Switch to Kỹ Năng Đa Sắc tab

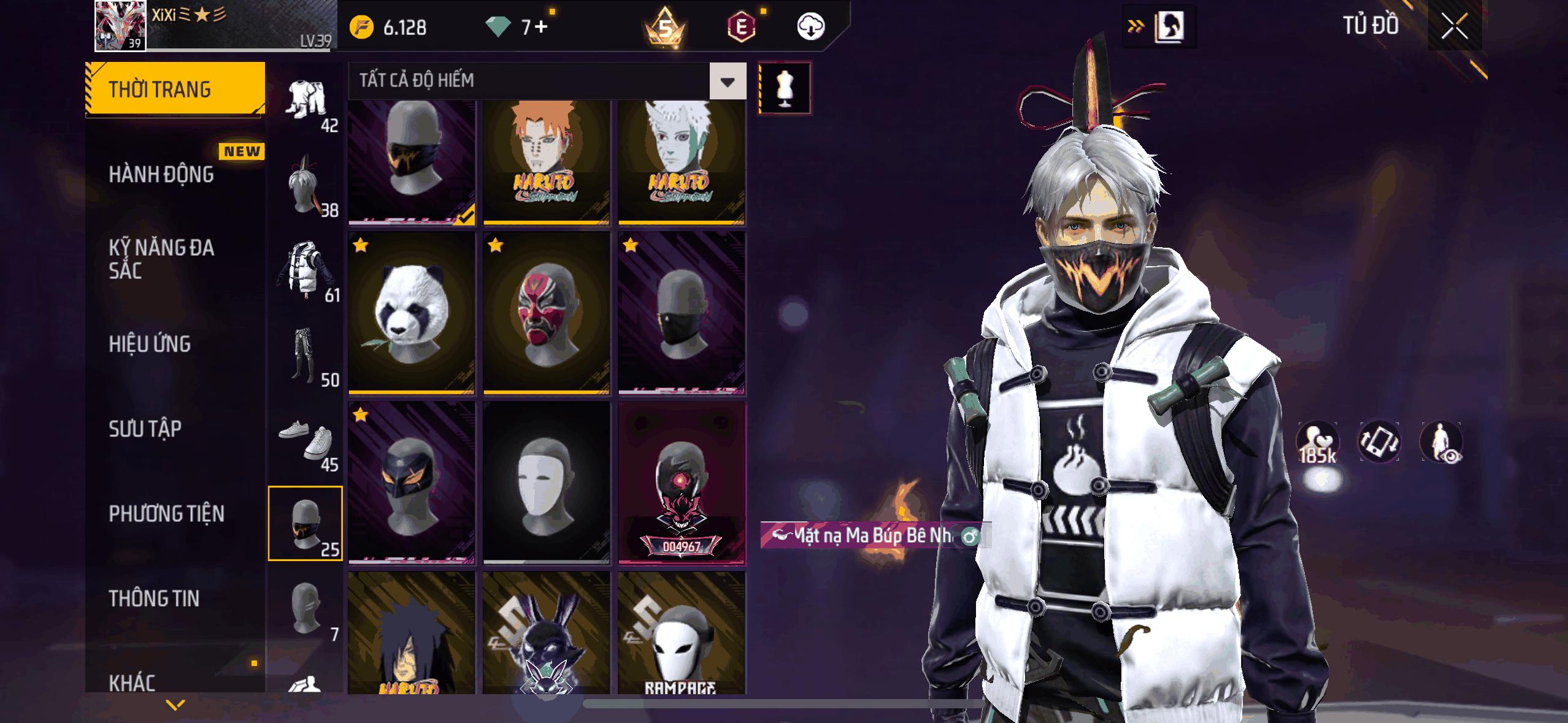coord(161,259)
